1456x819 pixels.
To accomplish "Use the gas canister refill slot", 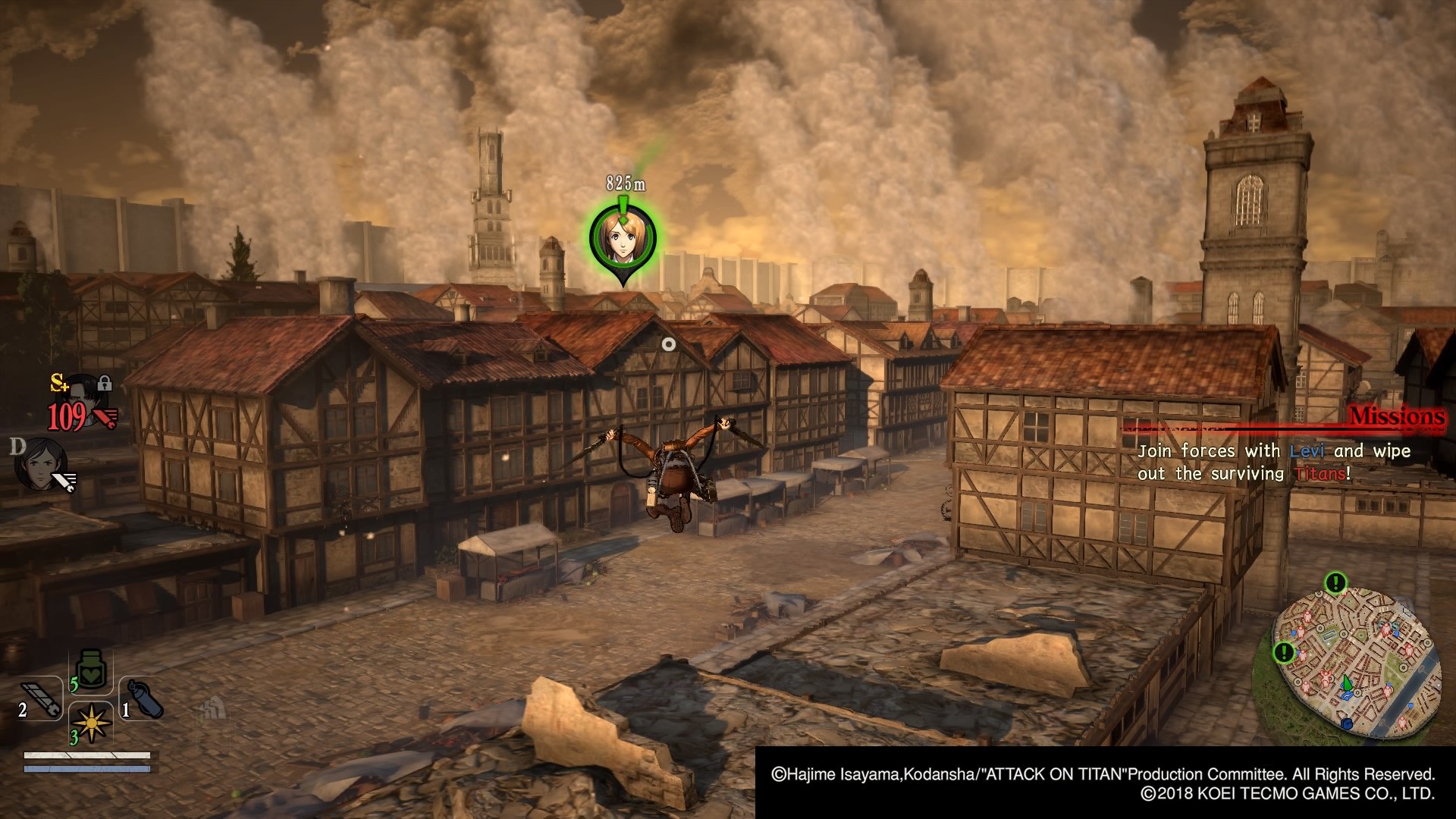I will coord(143,698).
